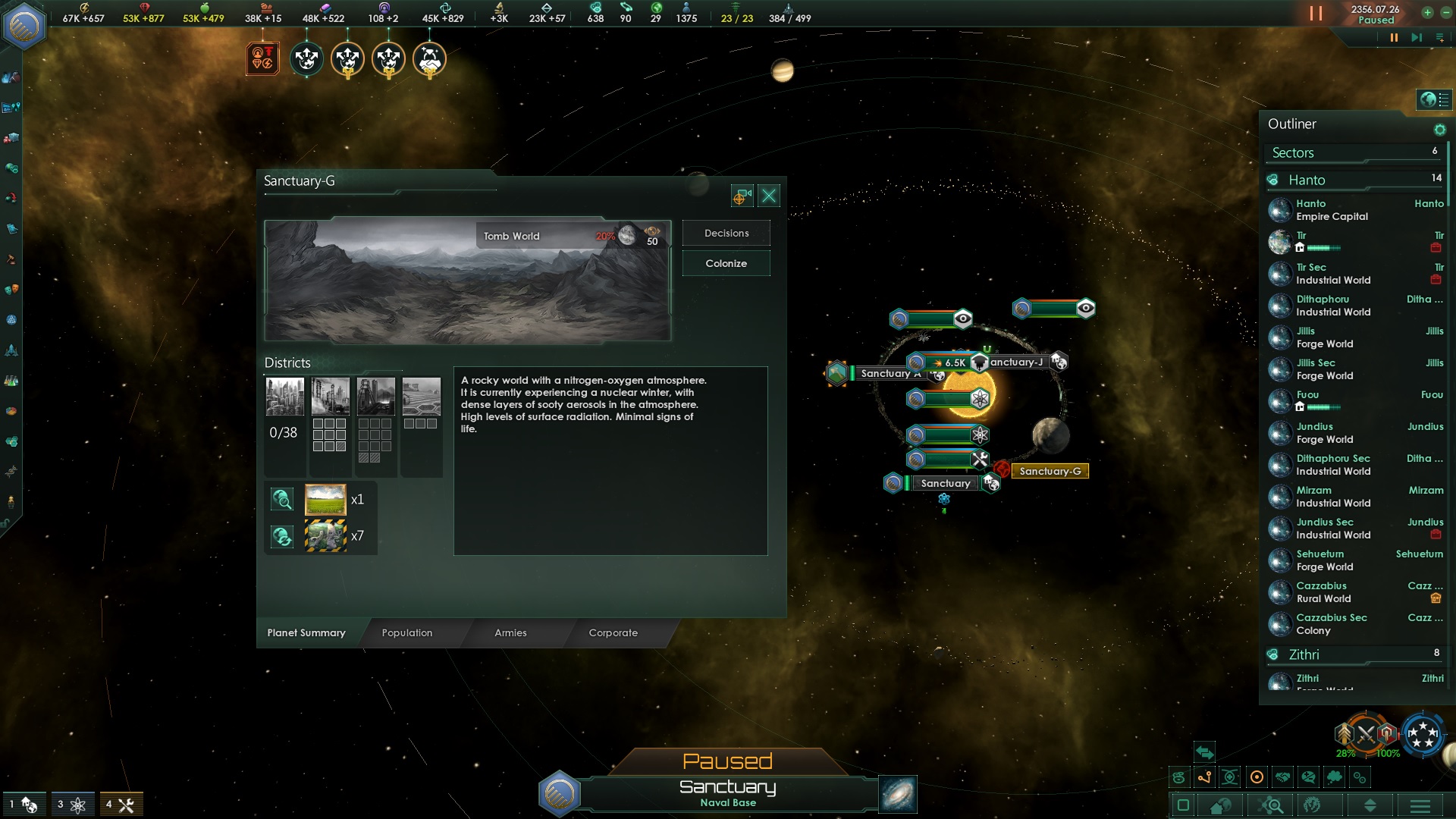
Task: Open the planet Decisions menu
Action: tap(726, 234)
